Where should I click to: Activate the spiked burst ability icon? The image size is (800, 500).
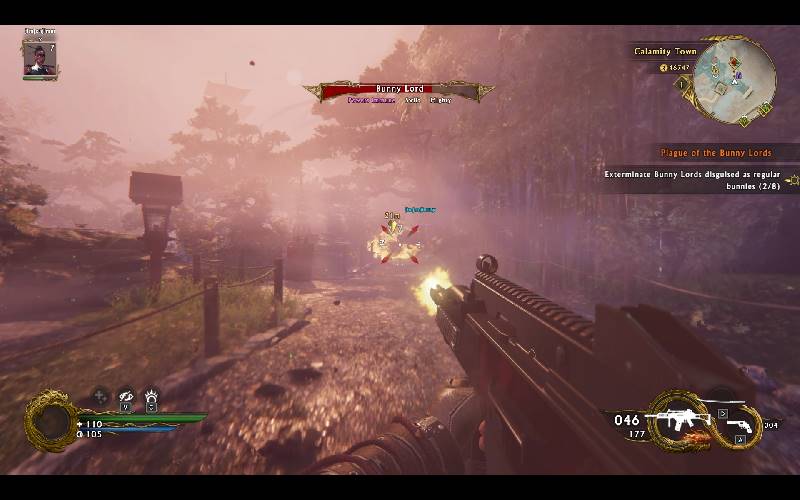[x=151, y=396]
